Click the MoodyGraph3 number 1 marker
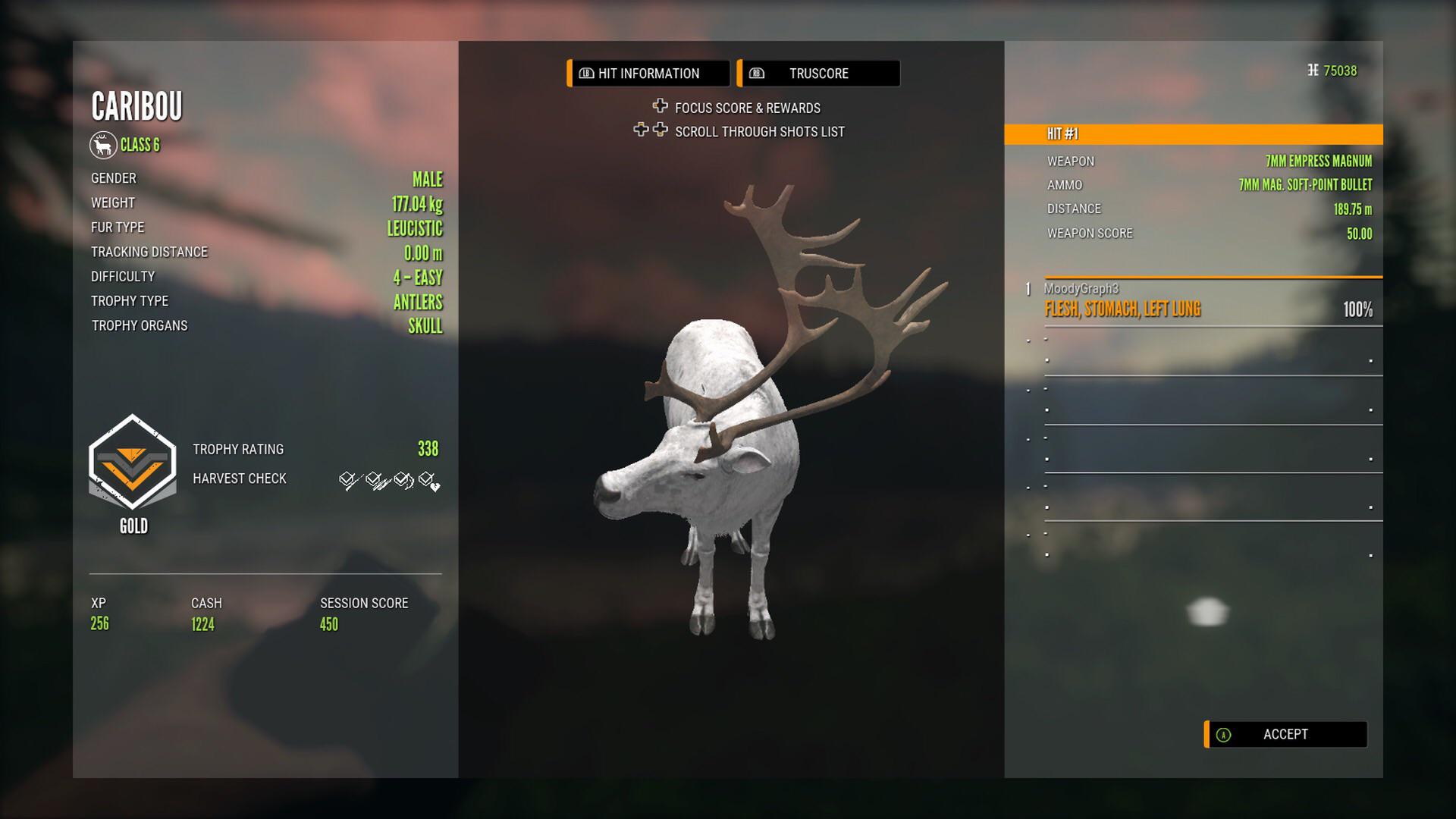The image size is (1456, 819). coord(1028,287)
